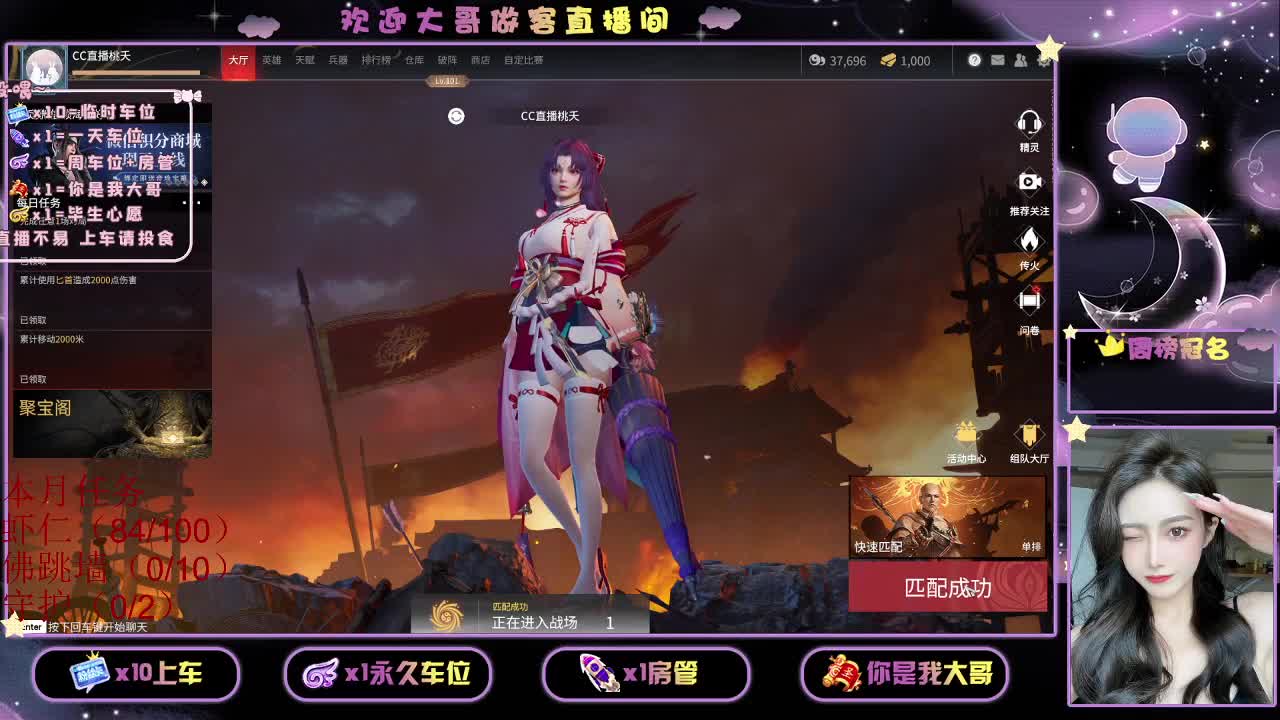Open the friends list icon top right

click(1021, 61)
